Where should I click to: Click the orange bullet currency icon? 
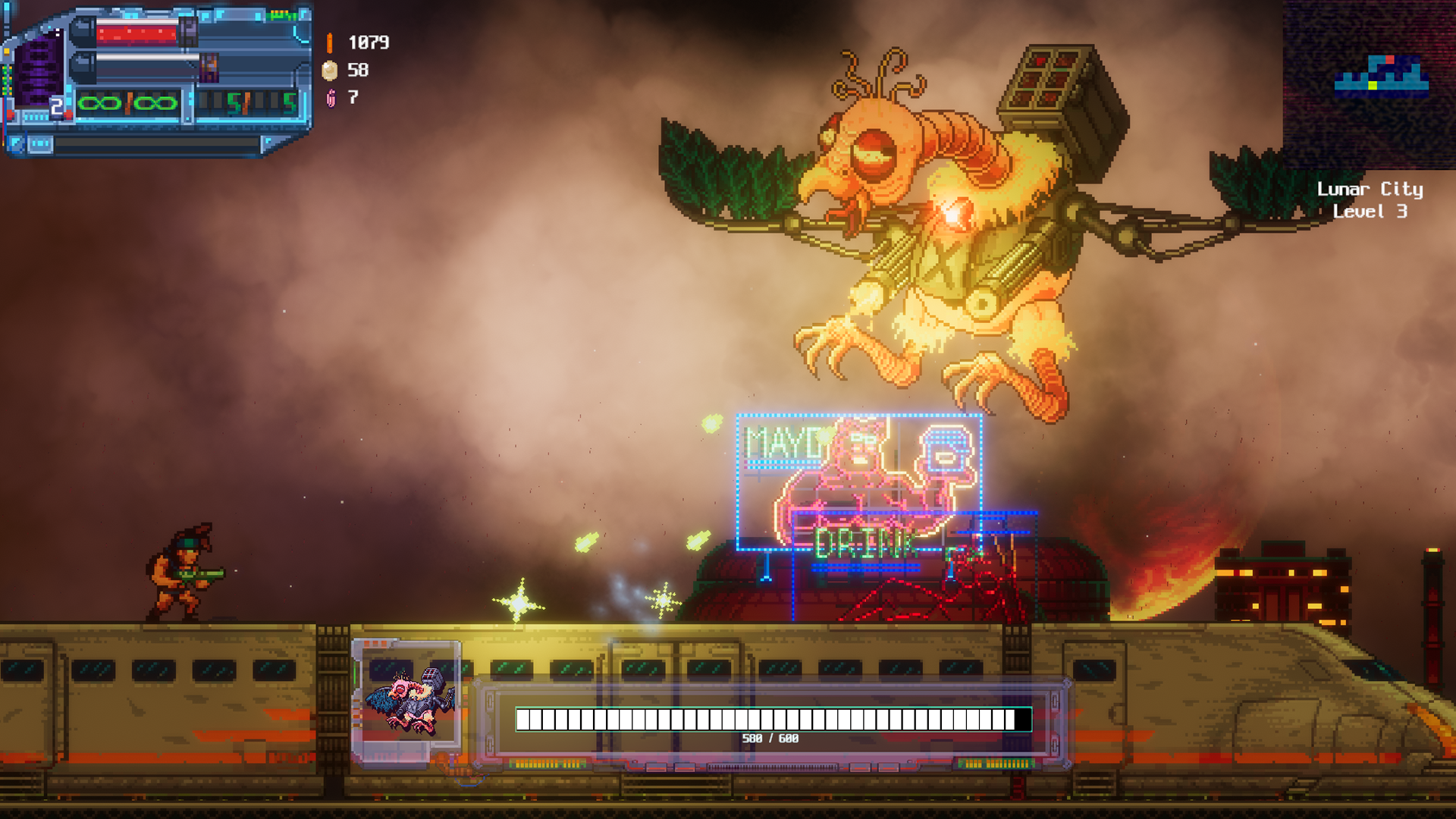click(330, 45)
